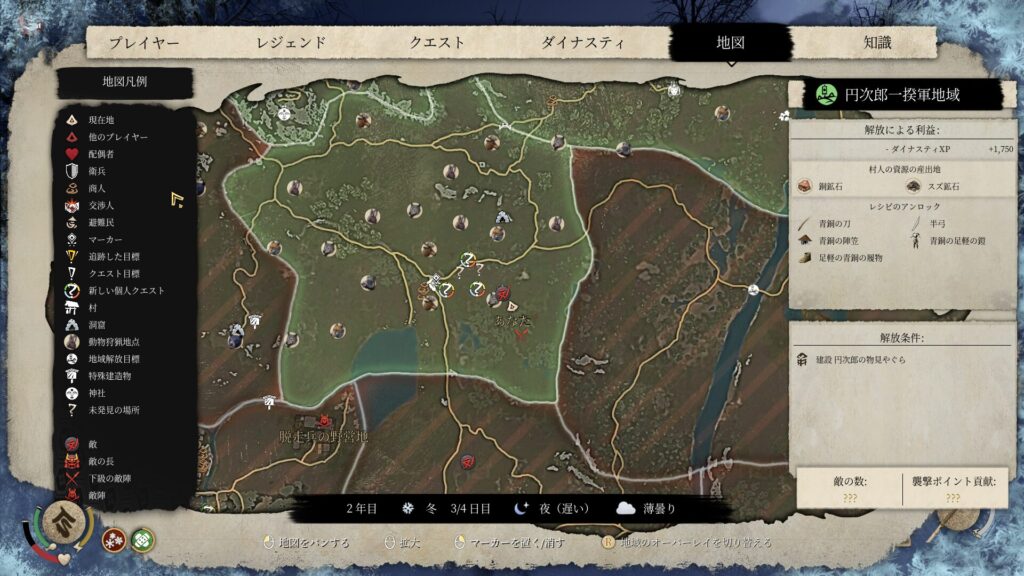Click the 地図 map tab

[x=730, y=43]
